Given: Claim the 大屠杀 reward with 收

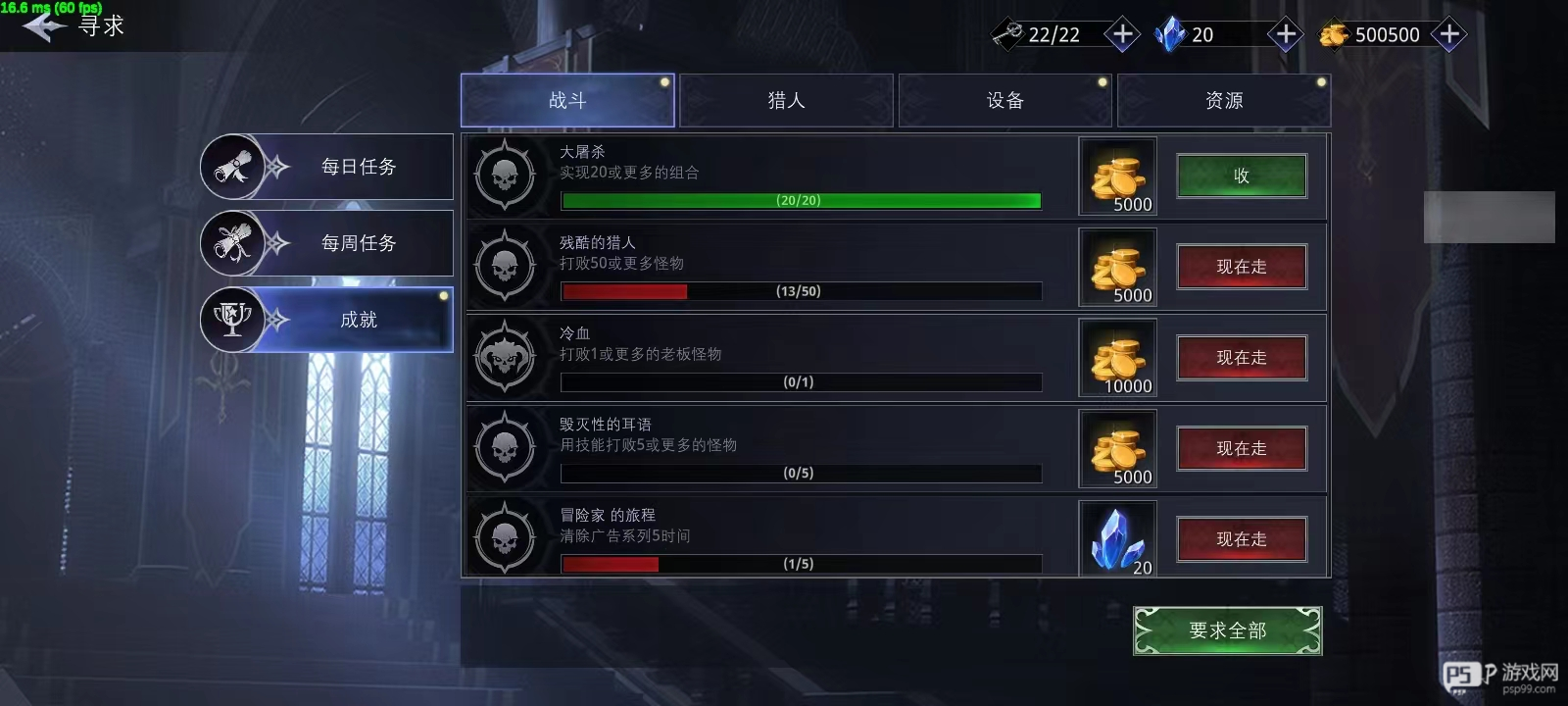Looking at the screenshot, I should (1241, 176).
